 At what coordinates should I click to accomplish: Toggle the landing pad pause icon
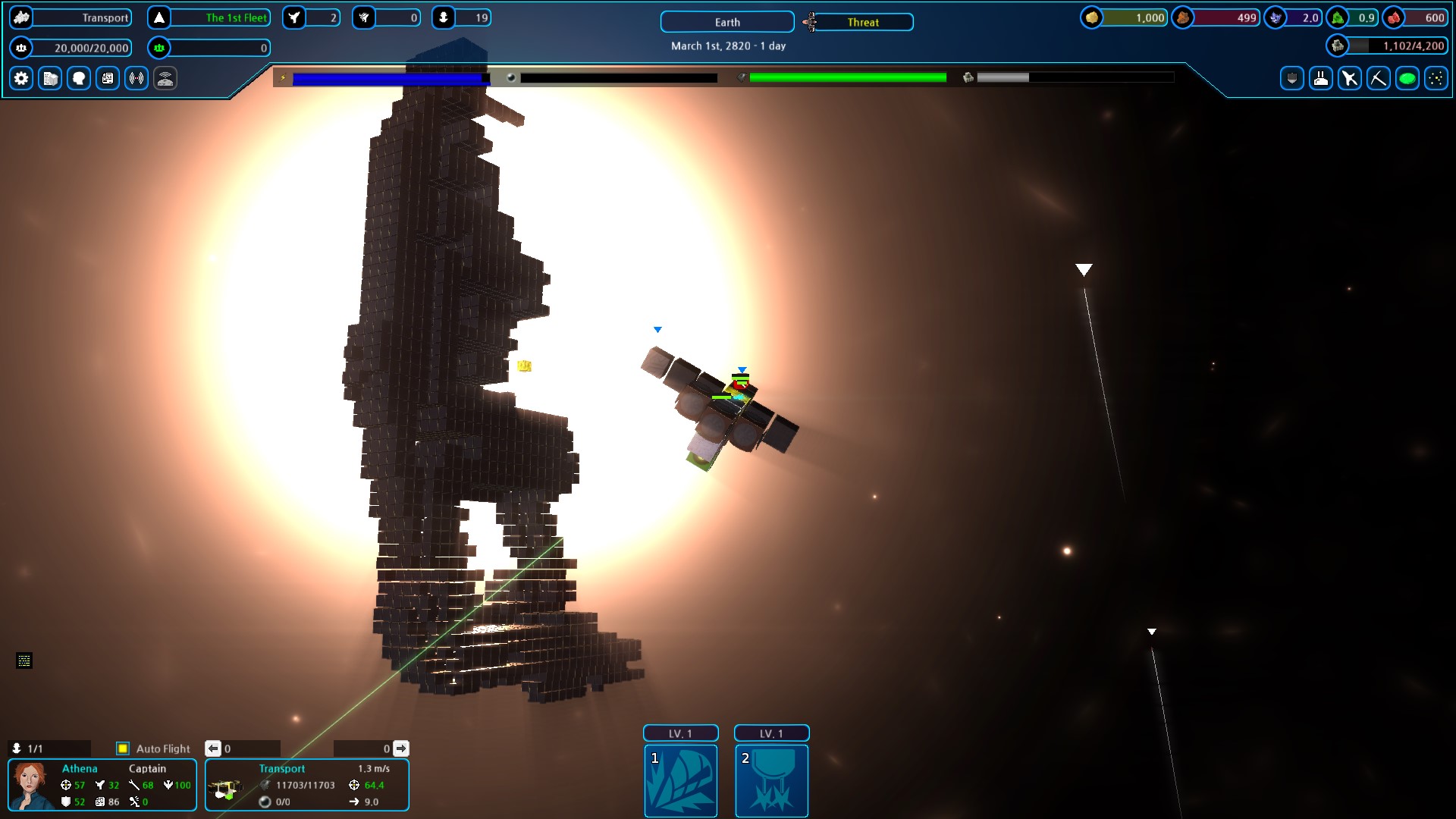(1320, 78)
